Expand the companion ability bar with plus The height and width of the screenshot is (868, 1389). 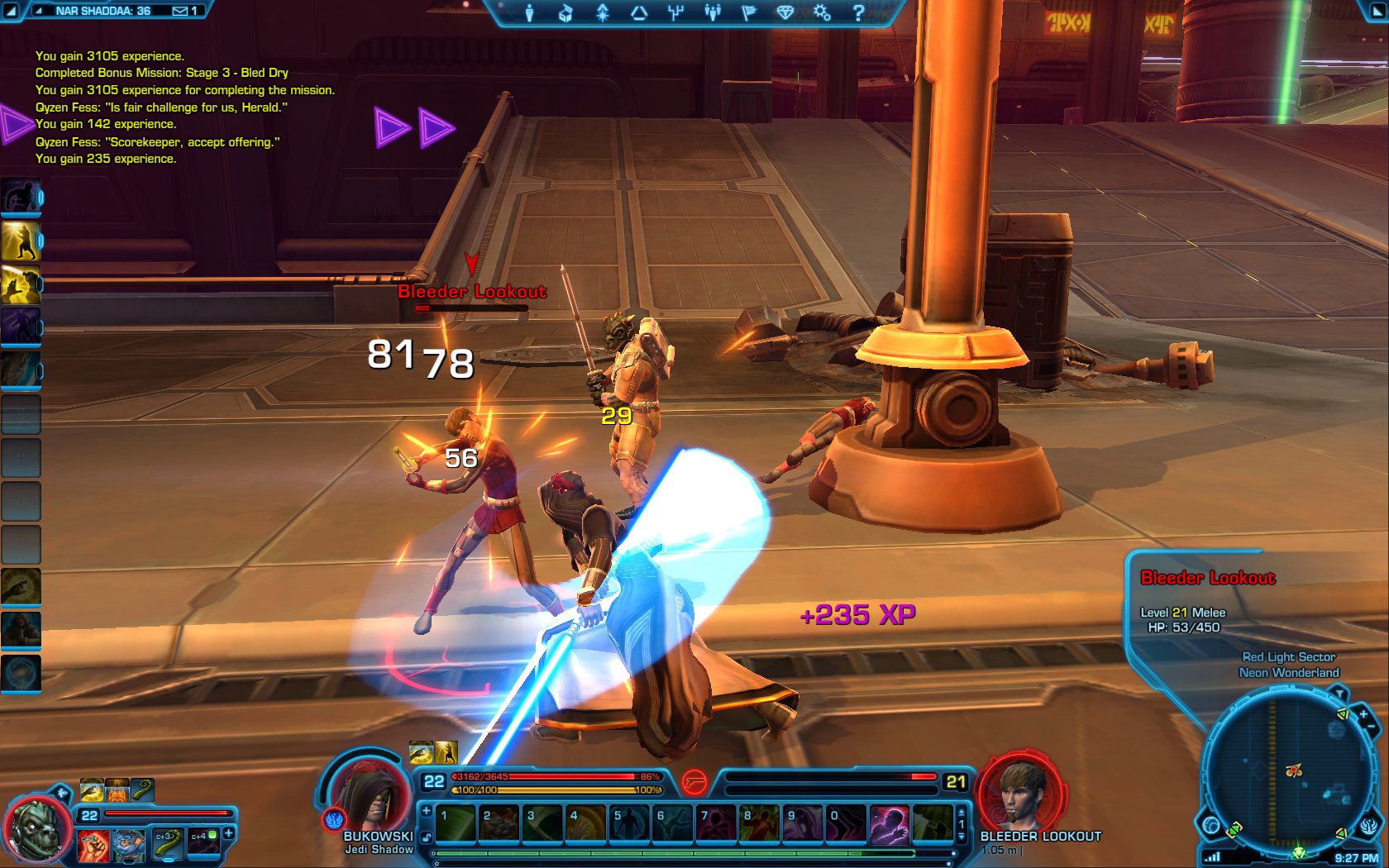point(229,834)
